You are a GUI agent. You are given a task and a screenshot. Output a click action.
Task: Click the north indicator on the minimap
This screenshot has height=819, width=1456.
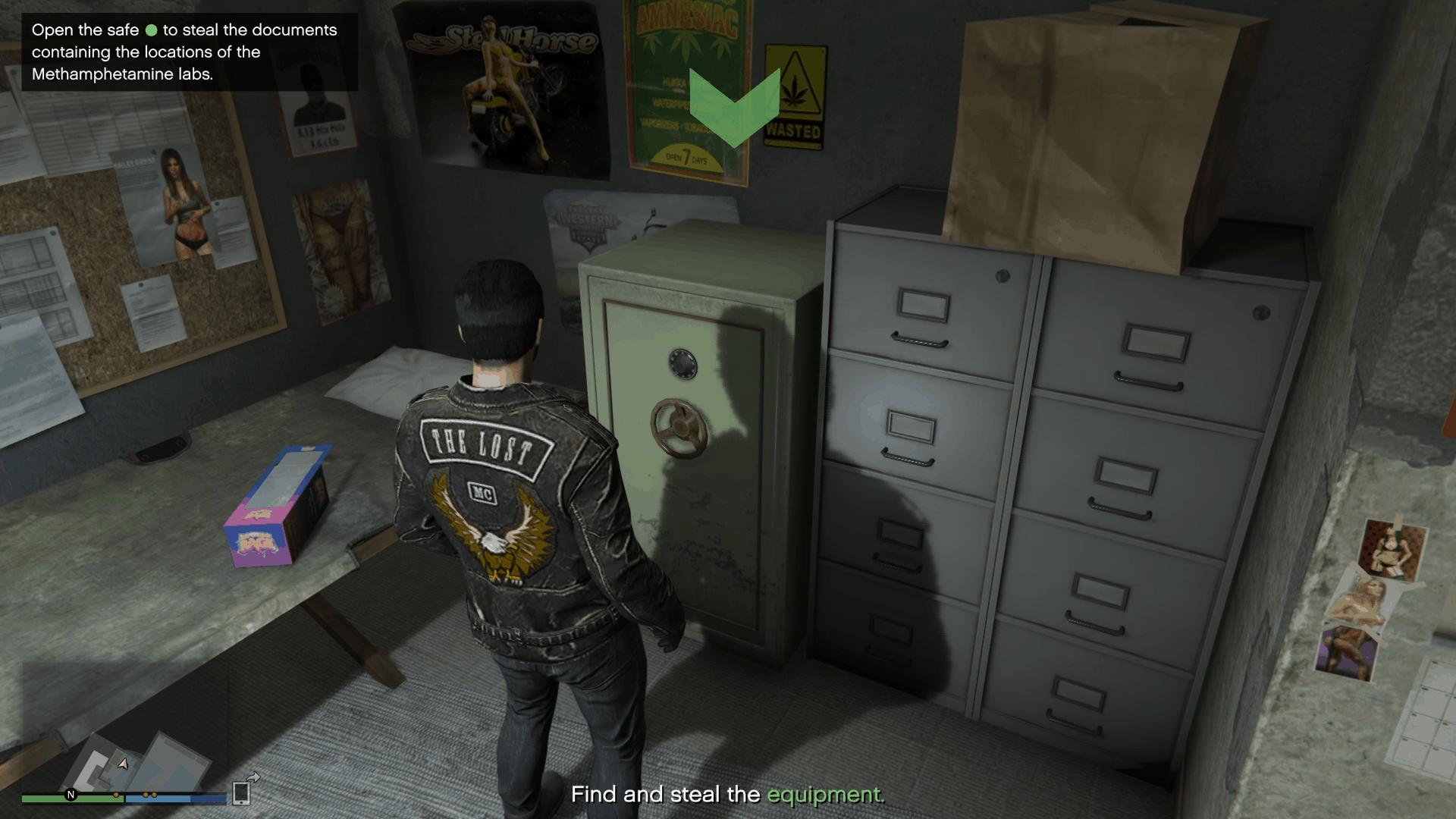(x=71, y=794)
